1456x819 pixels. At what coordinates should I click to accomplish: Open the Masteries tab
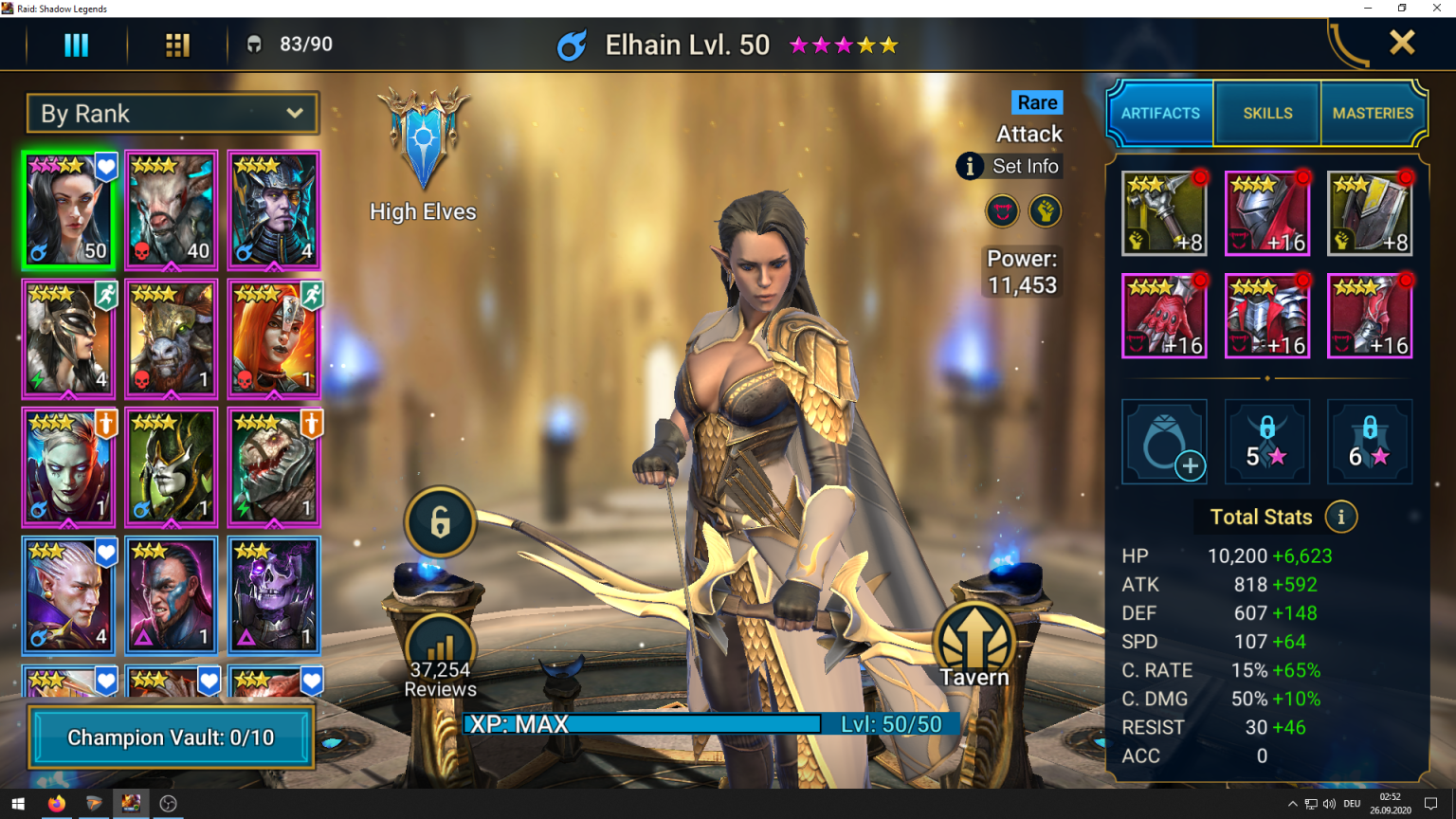click(x=1373, y=113)
